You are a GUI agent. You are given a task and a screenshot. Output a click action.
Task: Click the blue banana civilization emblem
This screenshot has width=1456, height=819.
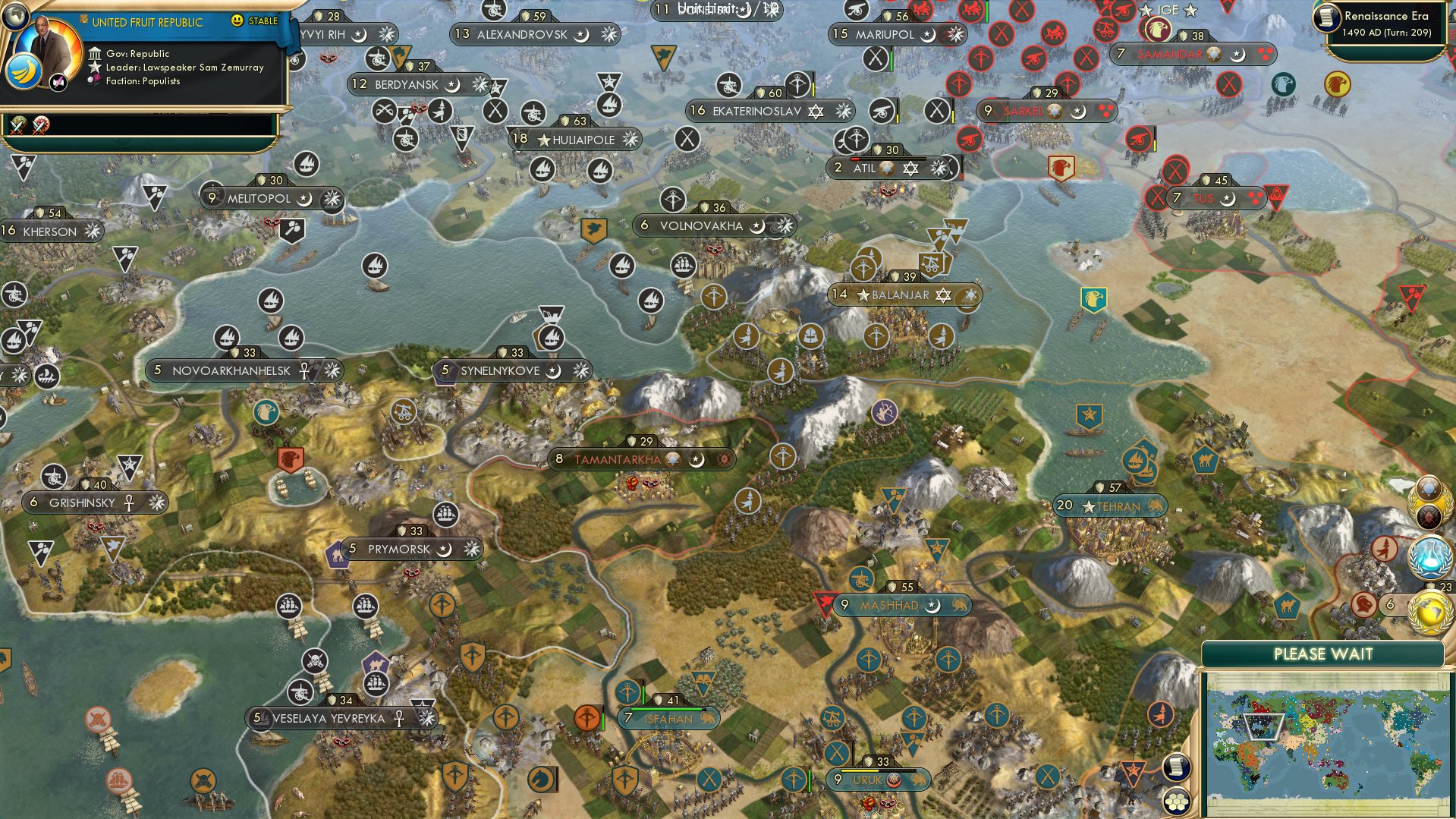[24, 71]
